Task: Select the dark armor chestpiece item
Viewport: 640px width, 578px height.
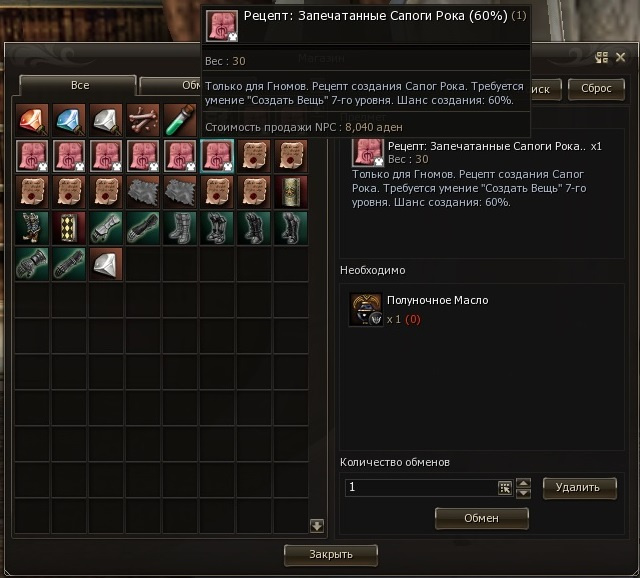Action: 31,228
